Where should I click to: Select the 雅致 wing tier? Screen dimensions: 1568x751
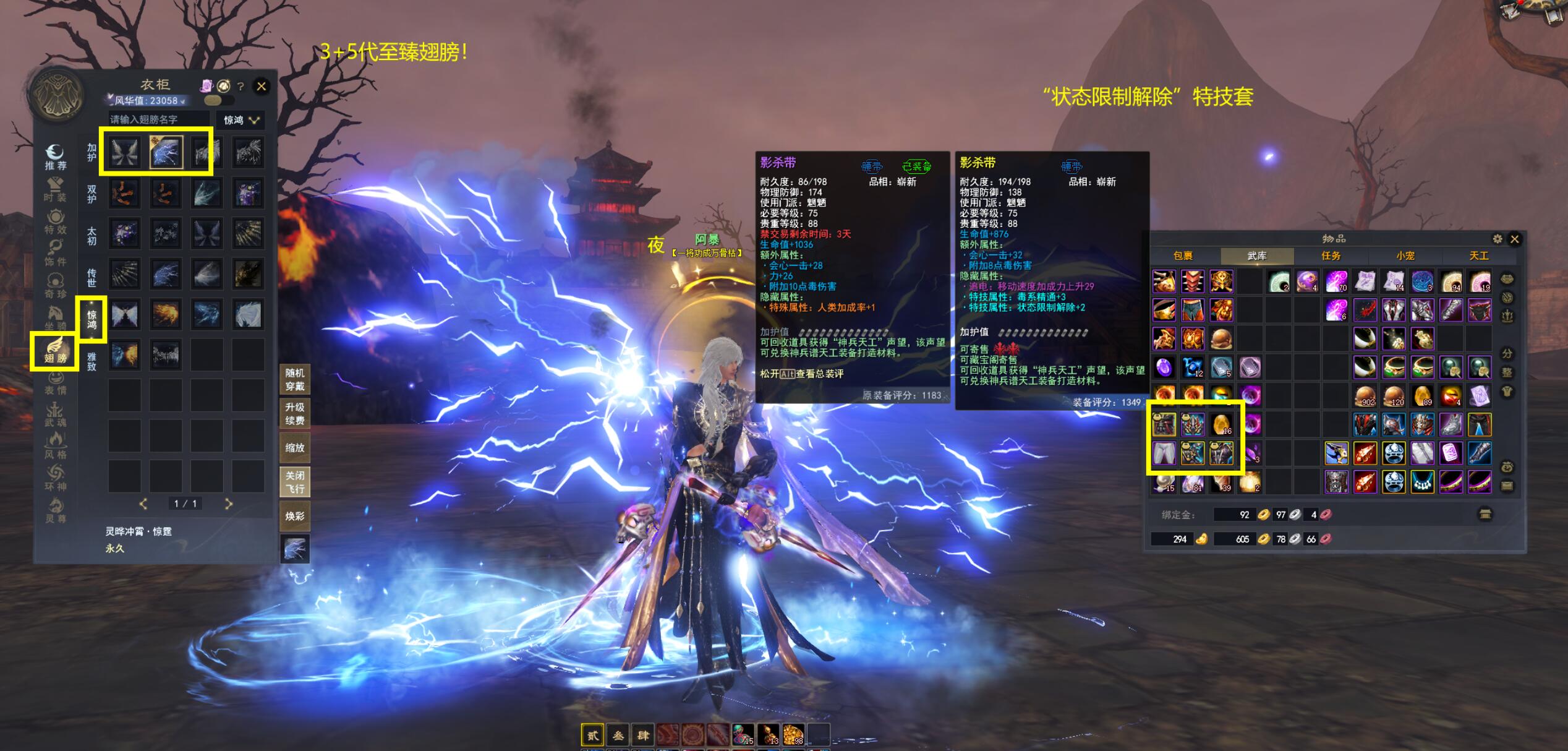(92, 361)
